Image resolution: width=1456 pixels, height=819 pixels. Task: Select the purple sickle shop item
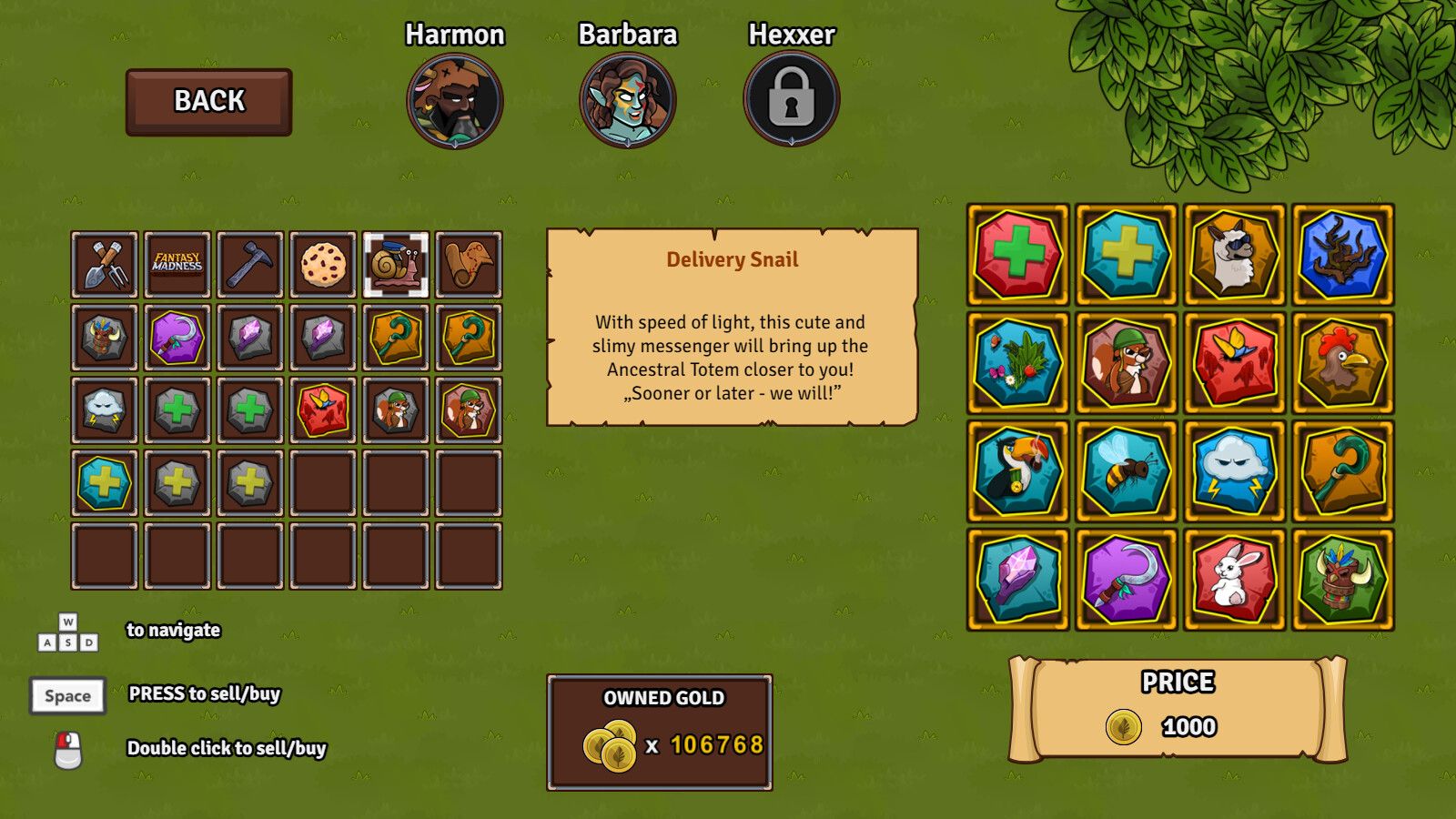coord(1126,580)
